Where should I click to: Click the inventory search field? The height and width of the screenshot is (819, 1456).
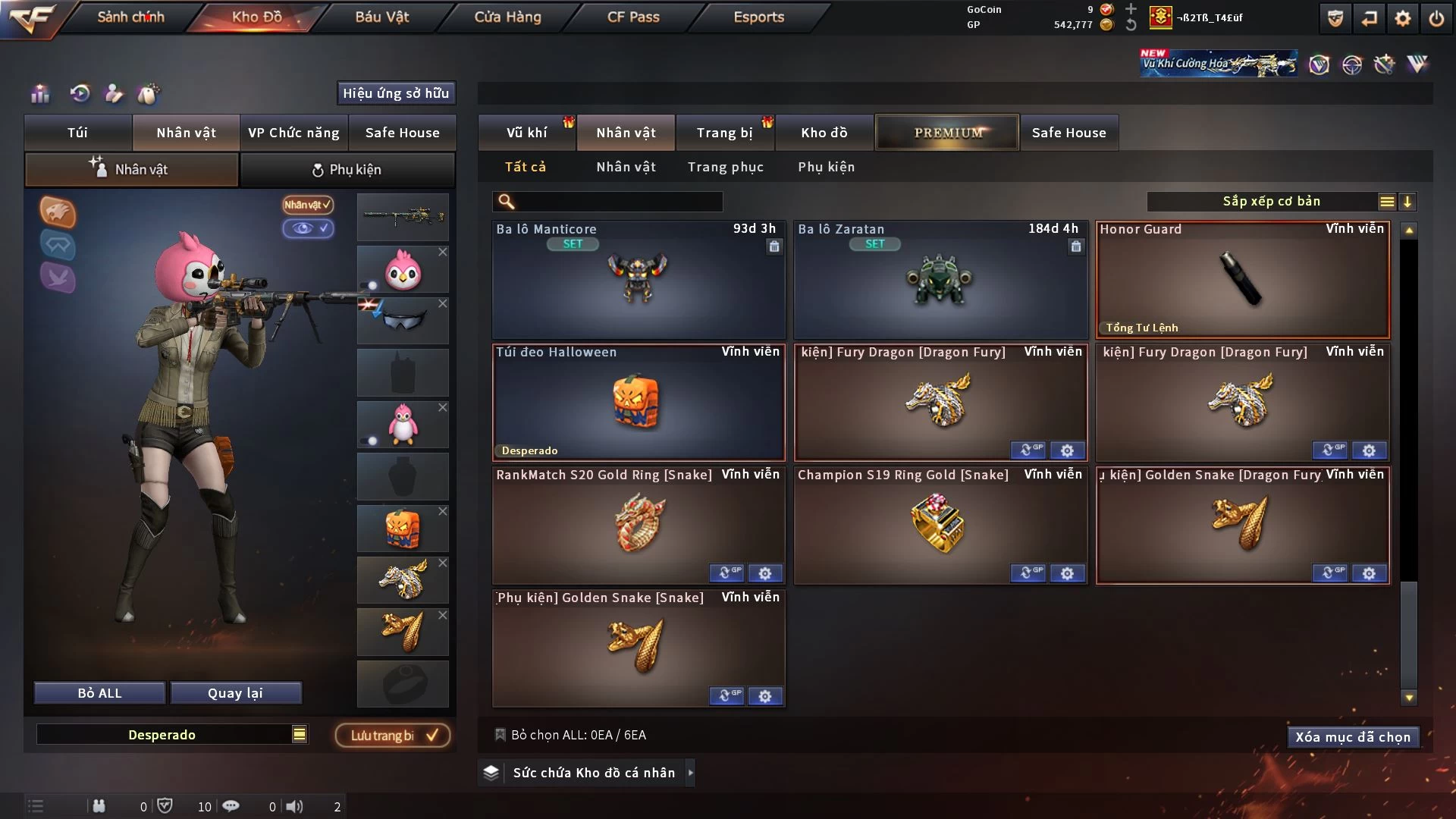point(618,202)
